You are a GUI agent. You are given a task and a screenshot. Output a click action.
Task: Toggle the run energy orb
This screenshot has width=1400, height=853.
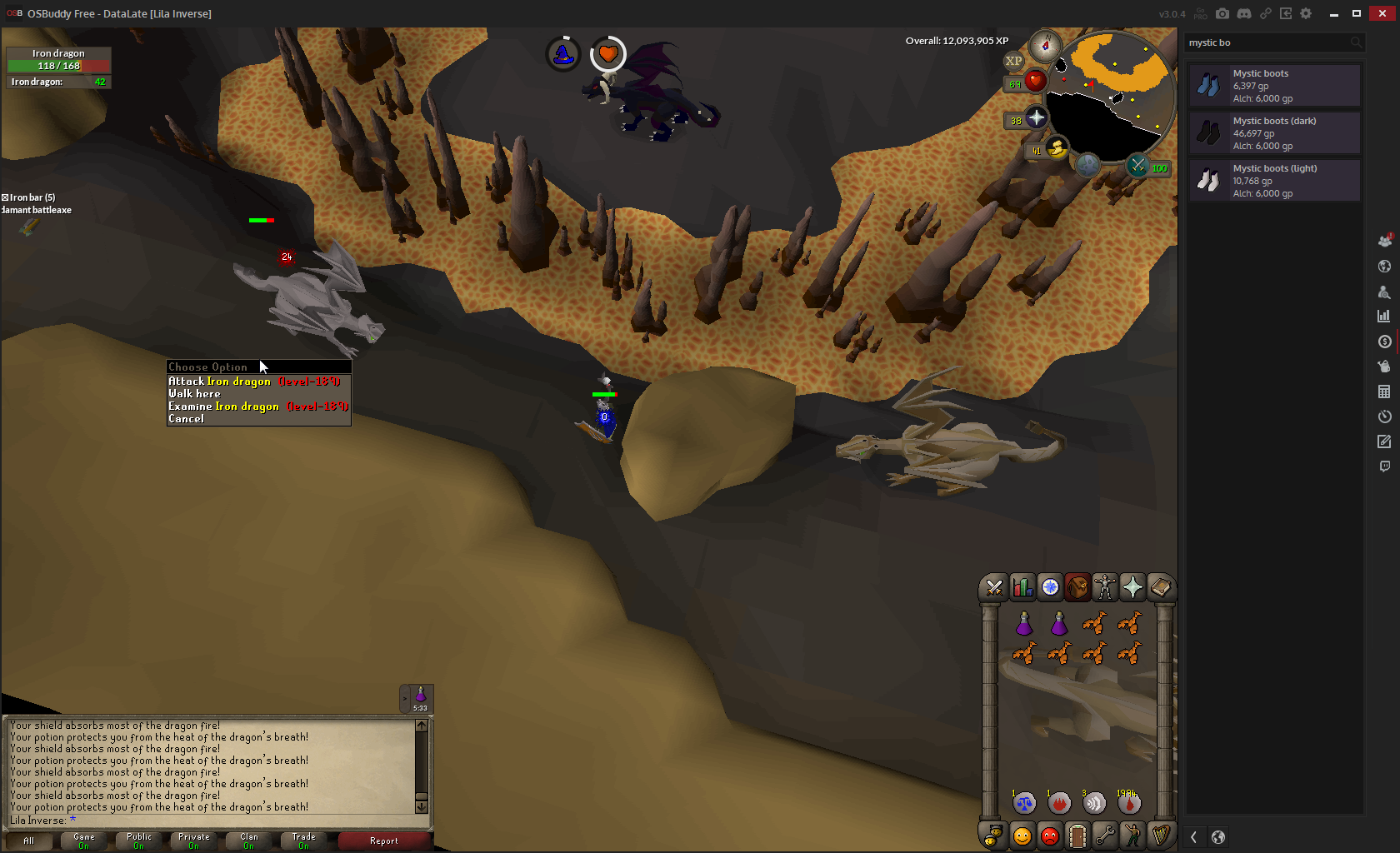(x=1056, y=149)
